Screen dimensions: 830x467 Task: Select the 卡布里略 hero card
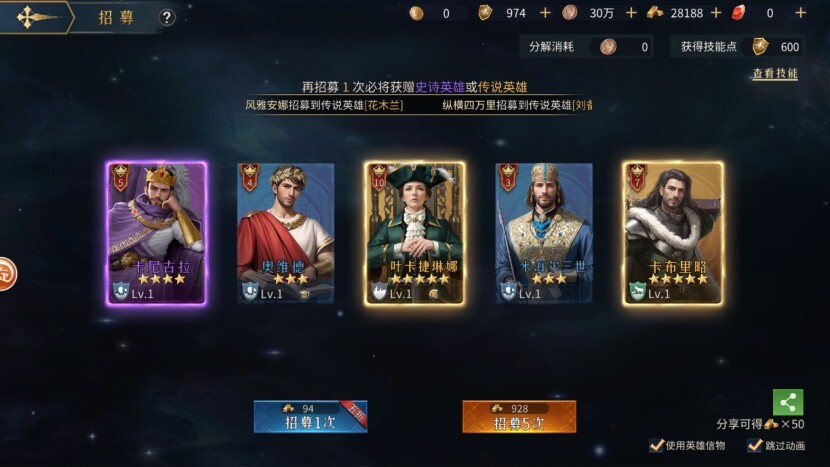[x=673, y=233]
